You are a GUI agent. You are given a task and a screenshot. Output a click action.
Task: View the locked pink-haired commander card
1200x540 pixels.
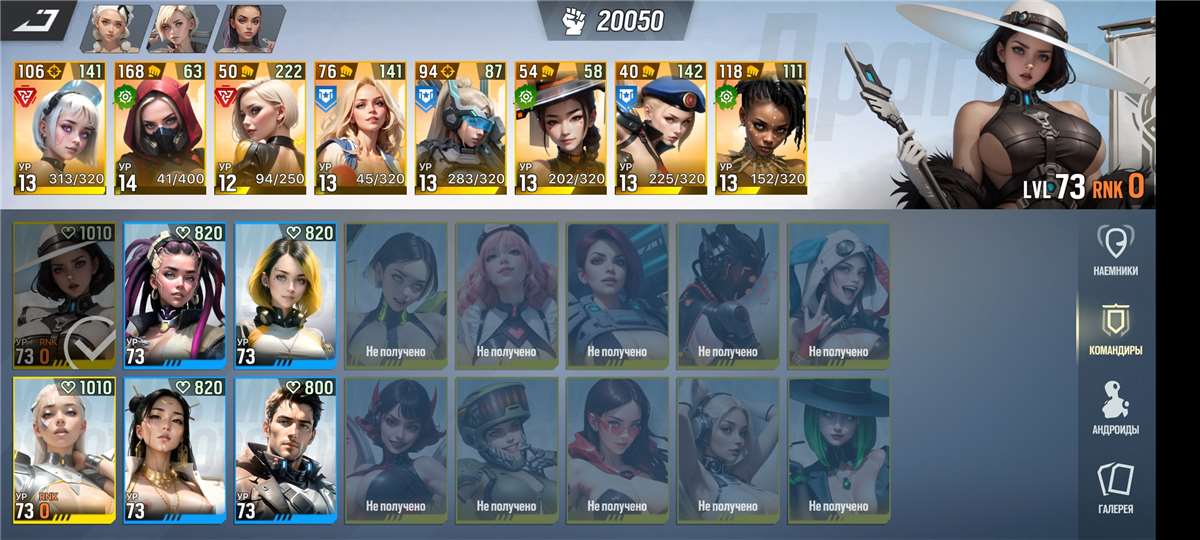(x=506, y=296)
